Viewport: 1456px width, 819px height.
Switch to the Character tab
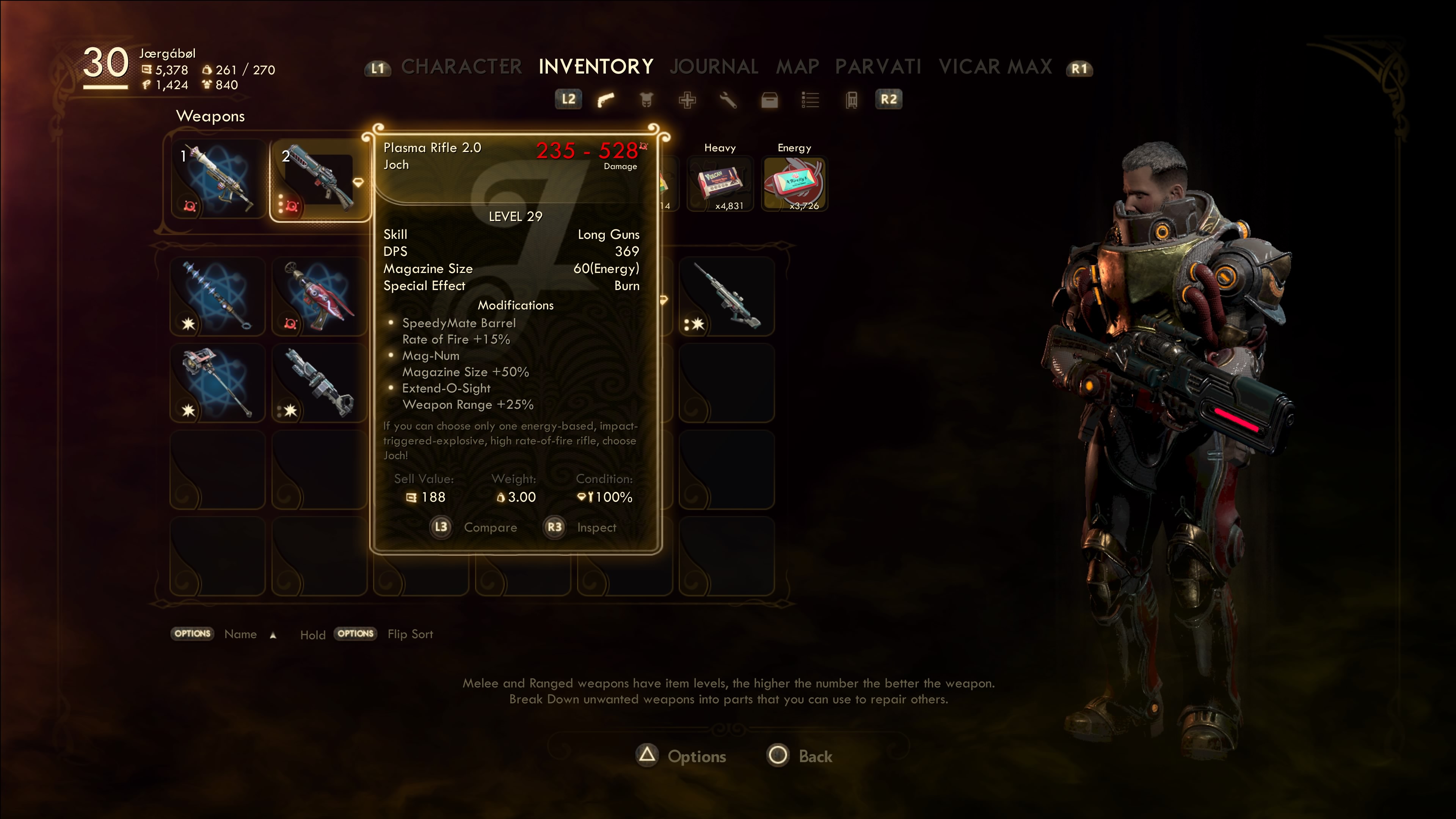pyautogui.click(x=461, y=67)
